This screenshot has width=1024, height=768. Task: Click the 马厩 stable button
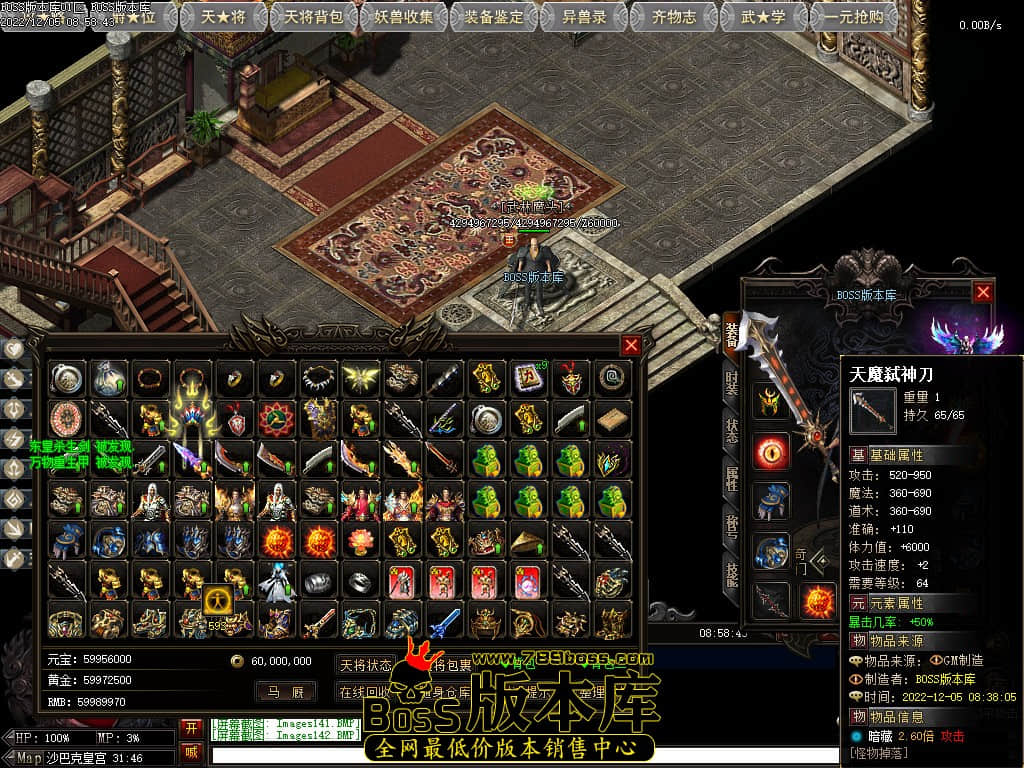click(x=286, y=691)
